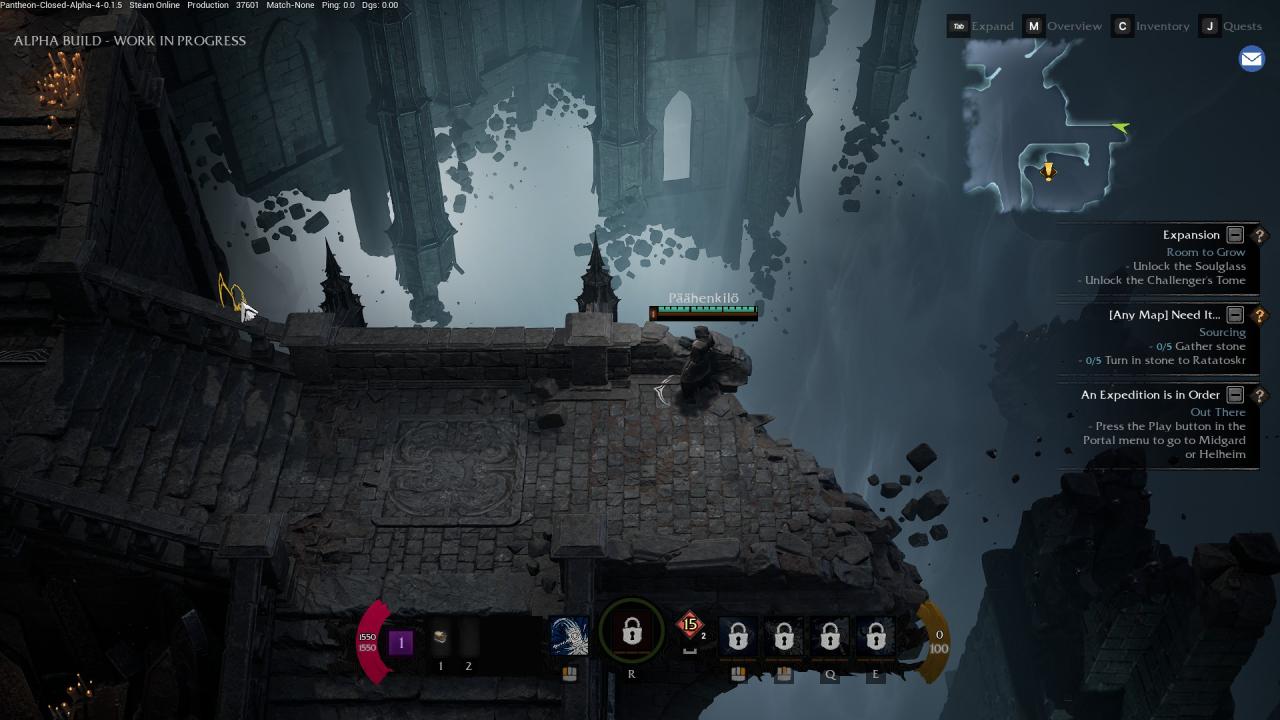Open the Inventory from the top bar
This screenshot has width=1280, height=720.
(x=1161, y=26)
